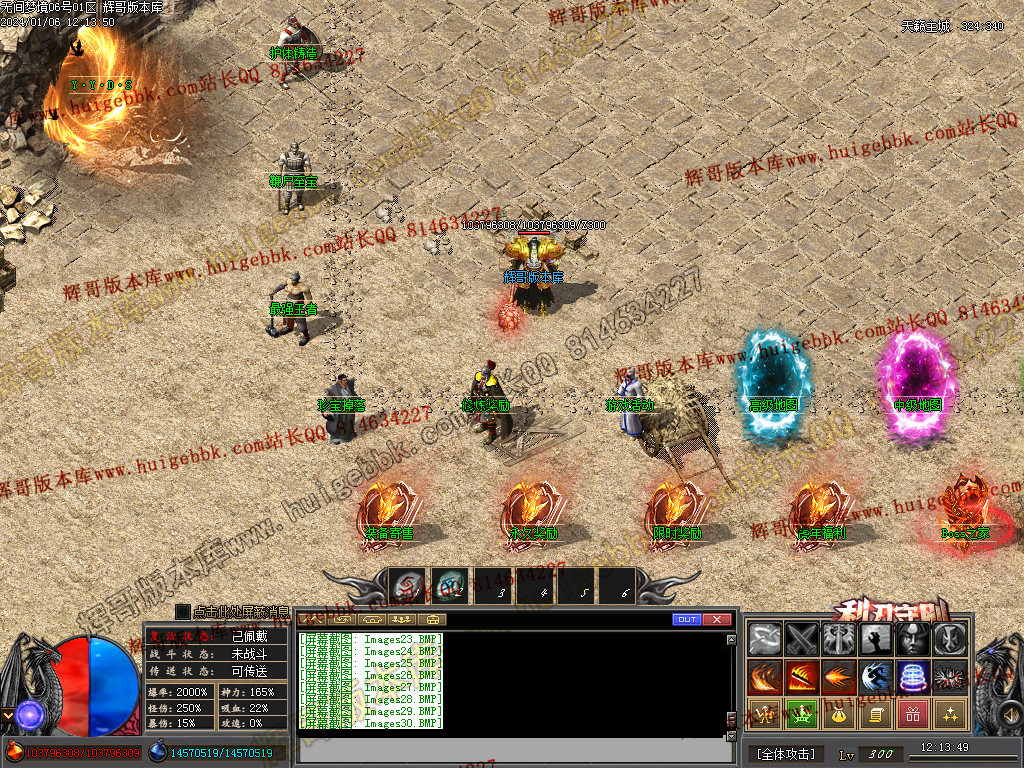Activate the flaming blade slash skill
The width and height of the screenshot is (1024, 768).
pos(802,677)
